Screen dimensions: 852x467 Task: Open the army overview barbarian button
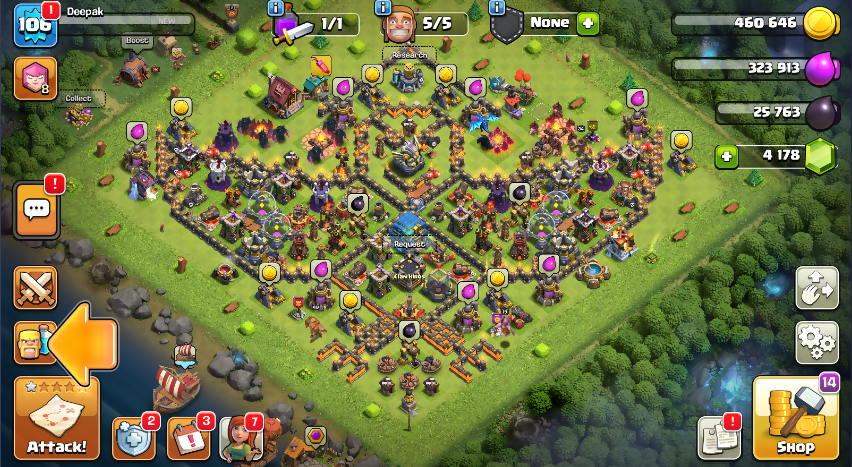[x=30, y=343]
